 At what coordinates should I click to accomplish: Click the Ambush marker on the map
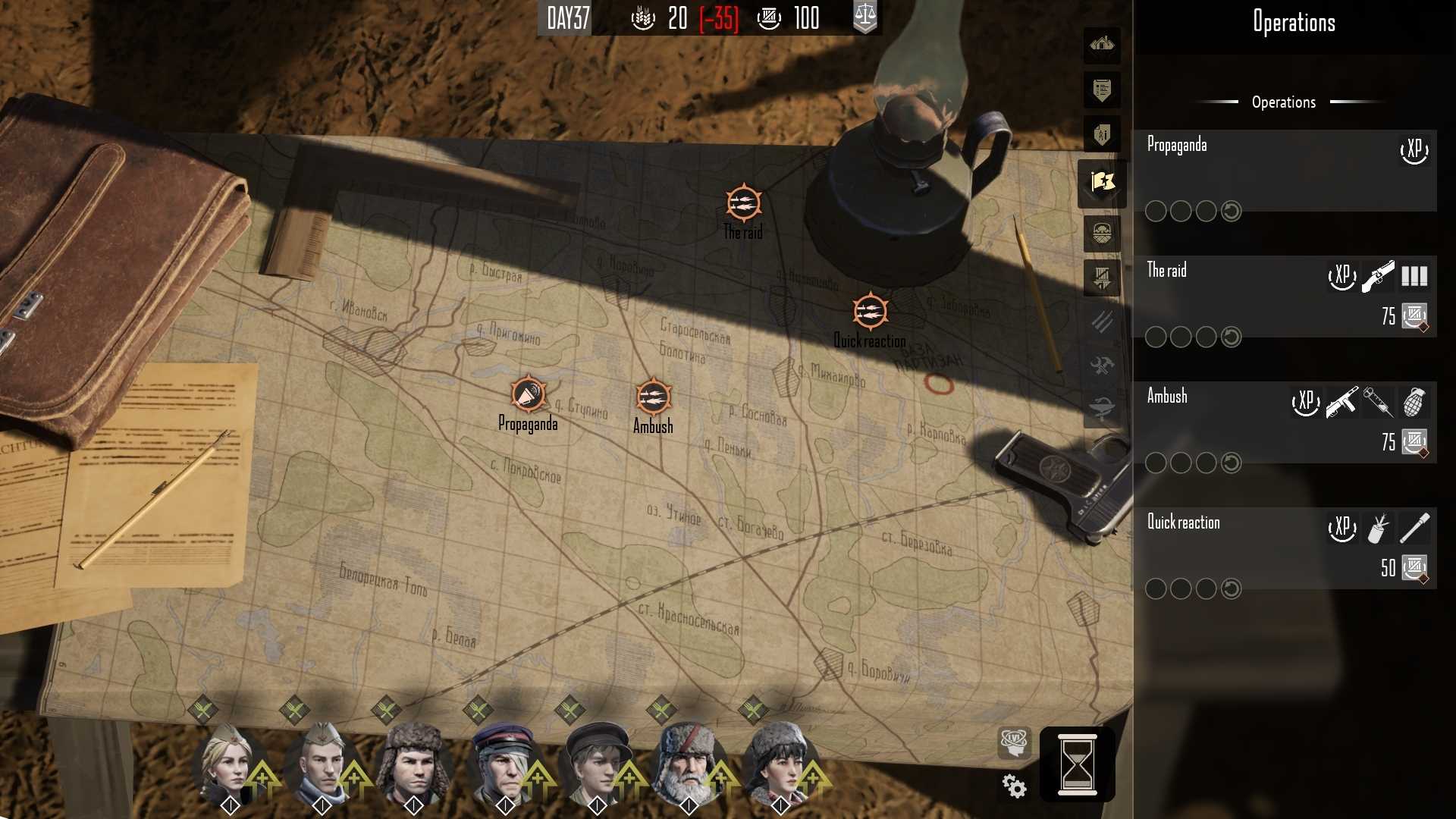tap(652, 396)
